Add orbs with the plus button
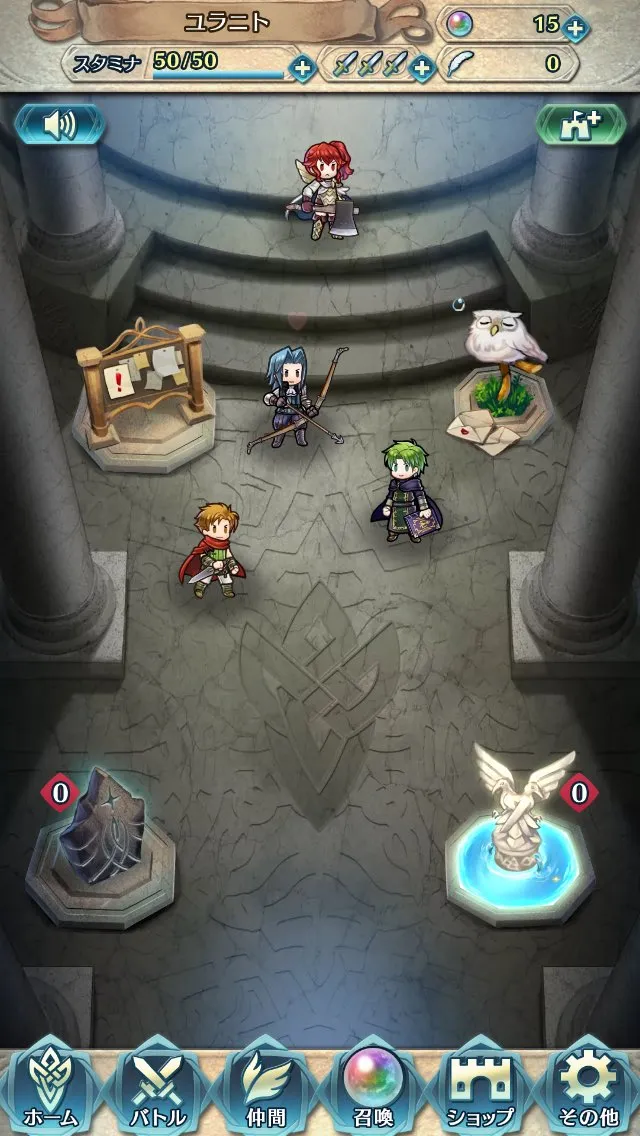This screenshot has width=640, height=1136. 575,27
